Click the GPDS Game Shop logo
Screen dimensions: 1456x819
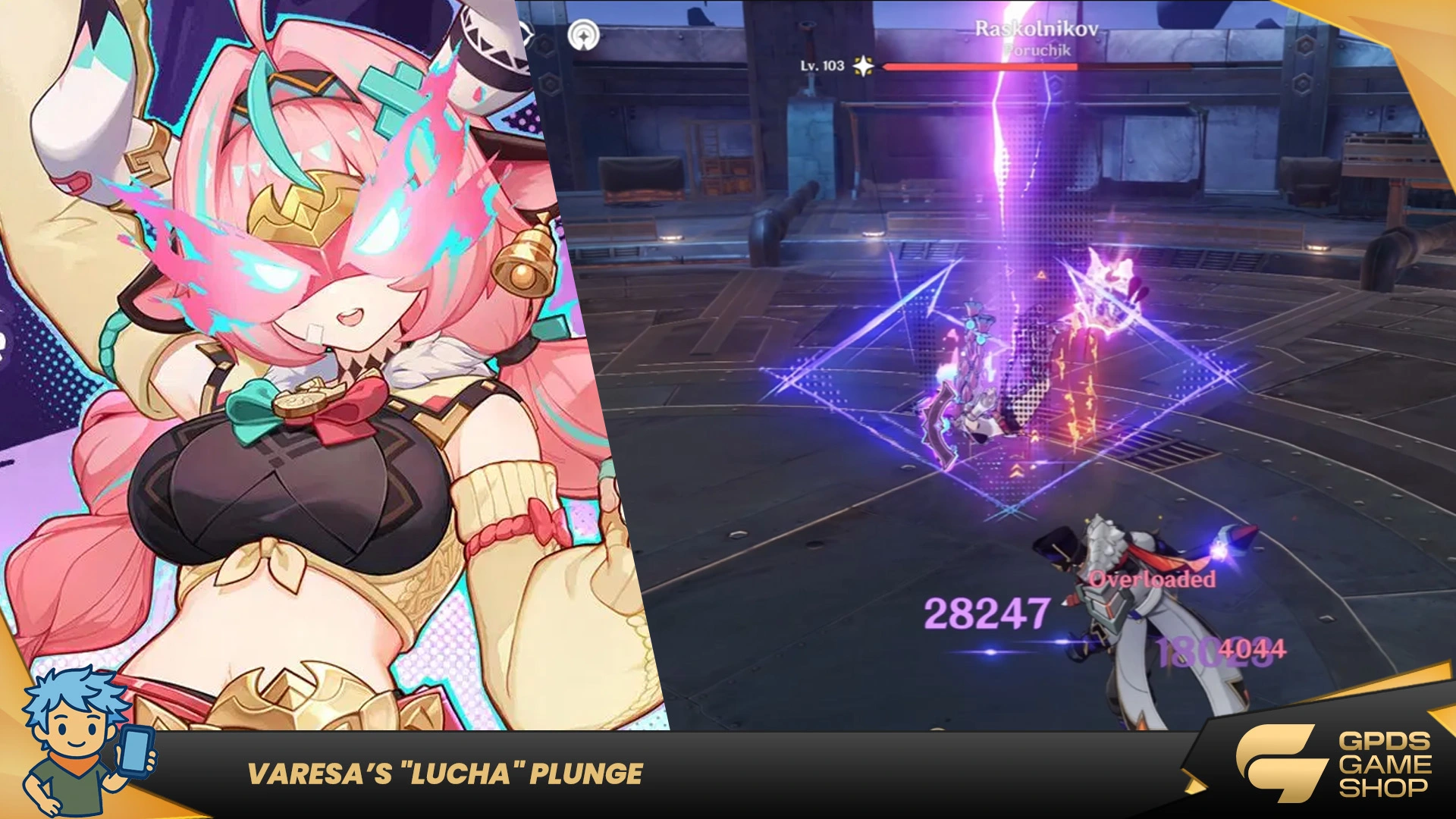1333,763
